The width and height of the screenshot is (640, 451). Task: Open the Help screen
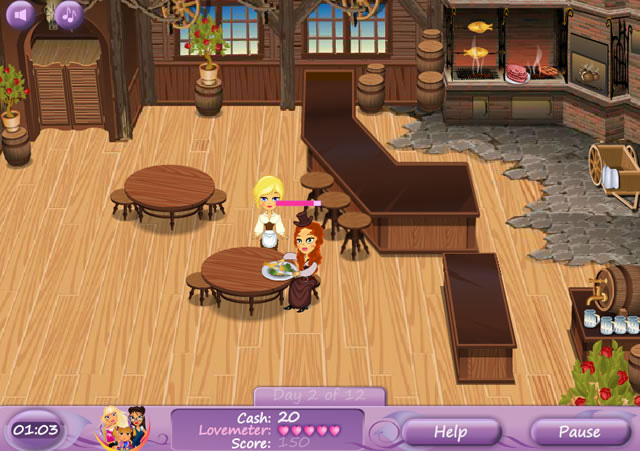[450, 432]
